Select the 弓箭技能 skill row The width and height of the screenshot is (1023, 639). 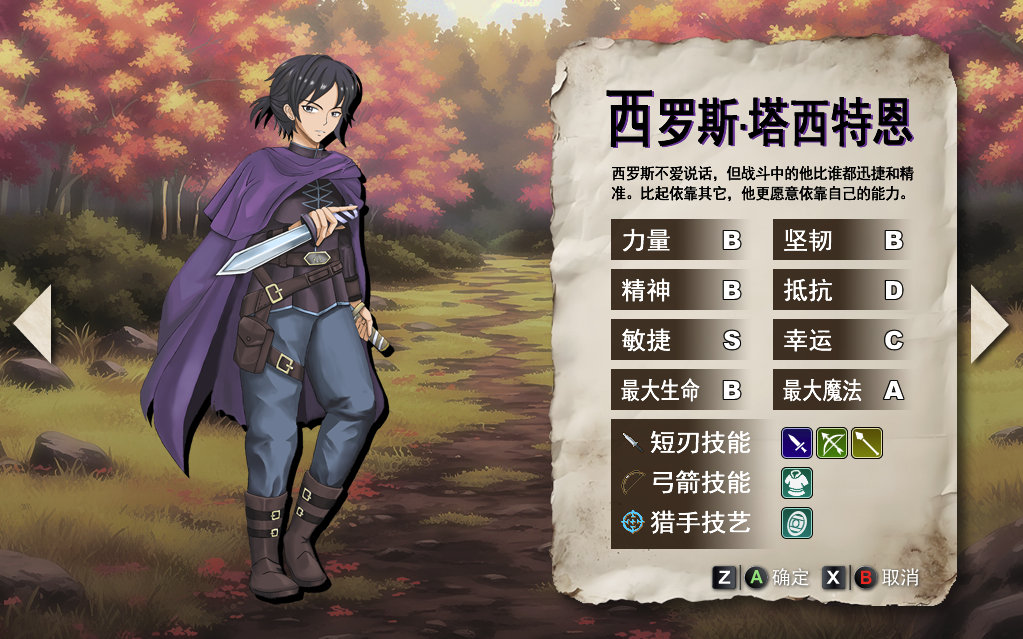(x=687, y=483)
